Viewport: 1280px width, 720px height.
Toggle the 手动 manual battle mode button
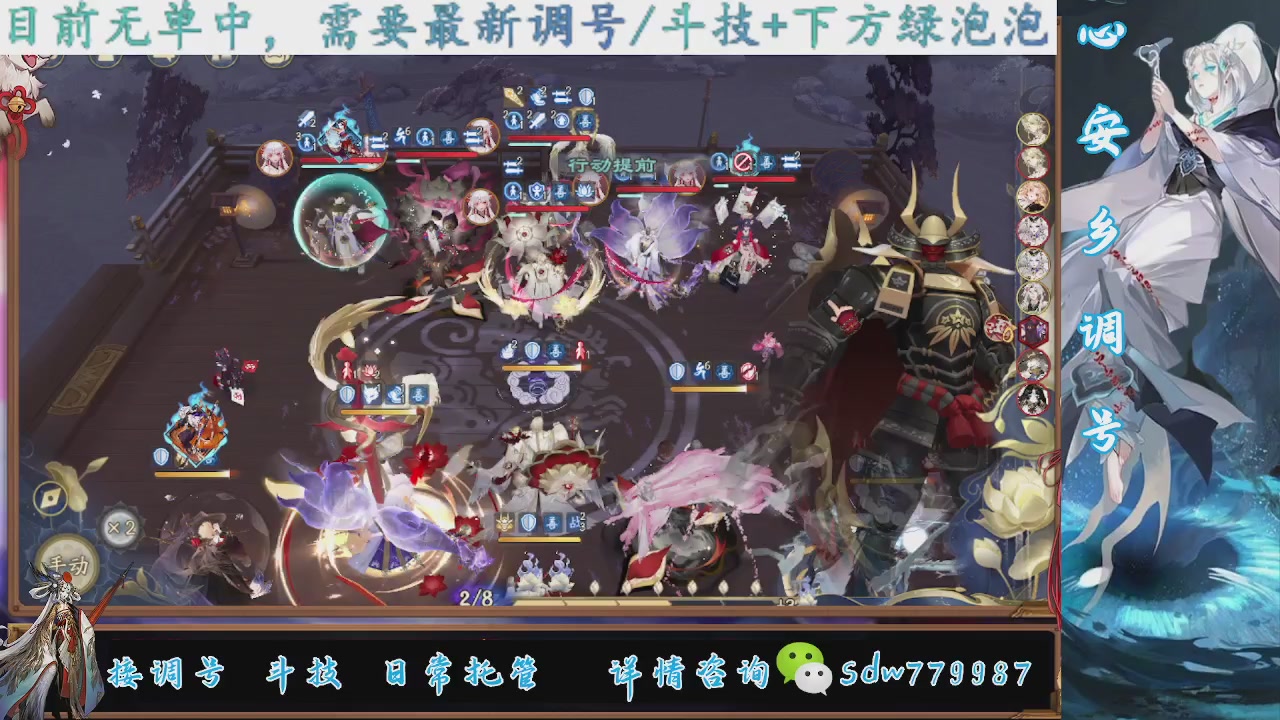[67, 564]
